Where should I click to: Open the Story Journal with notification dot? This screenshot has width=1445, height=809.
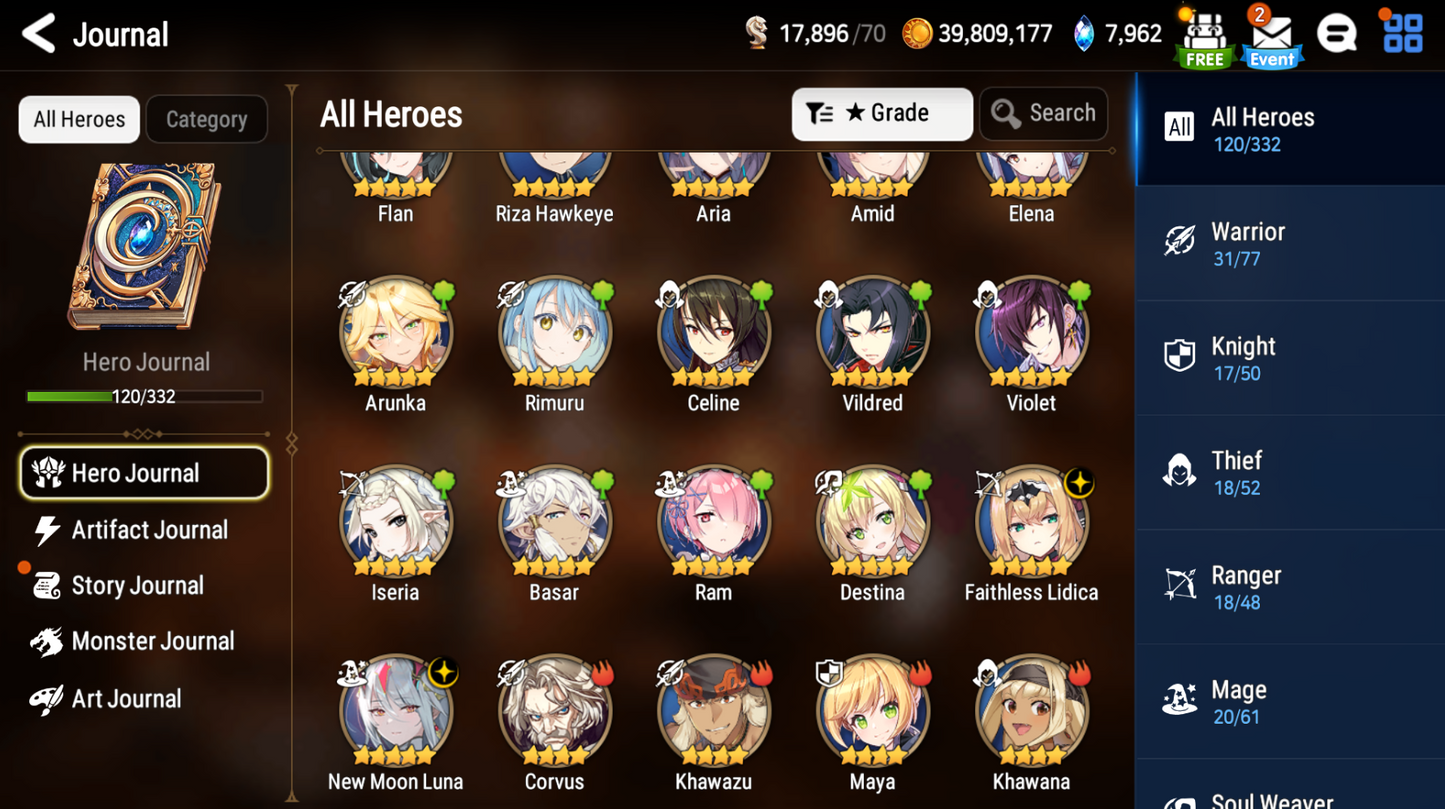[121, 585]
